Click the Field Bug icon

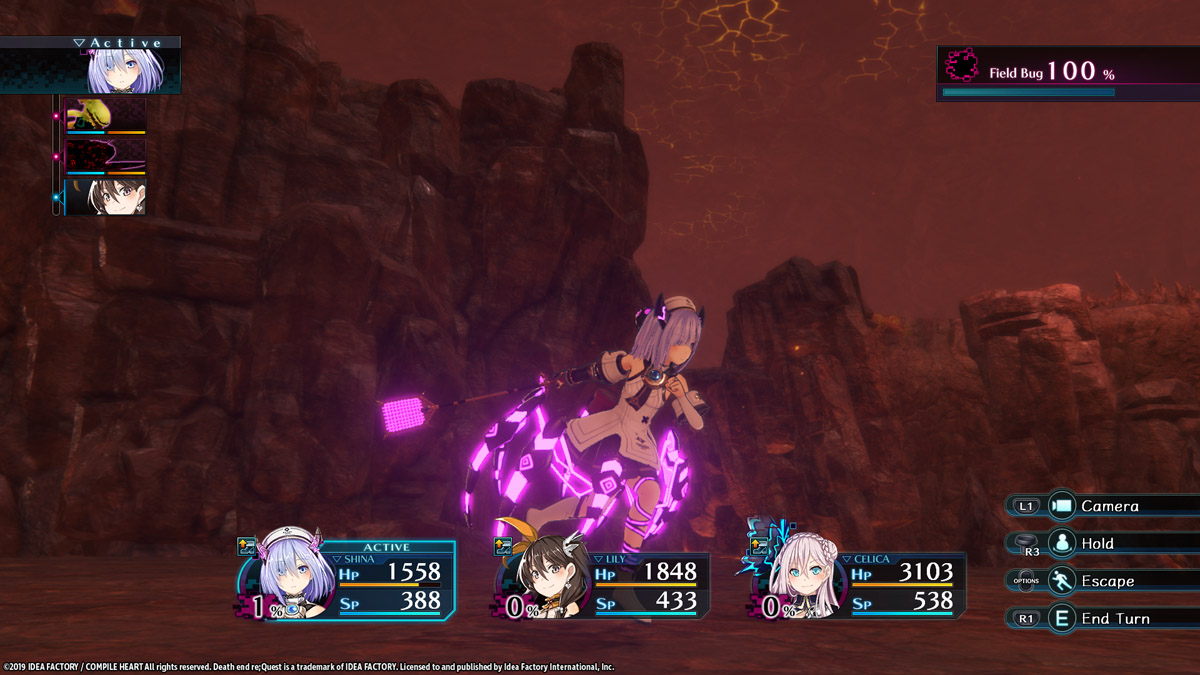pos(961,68)
